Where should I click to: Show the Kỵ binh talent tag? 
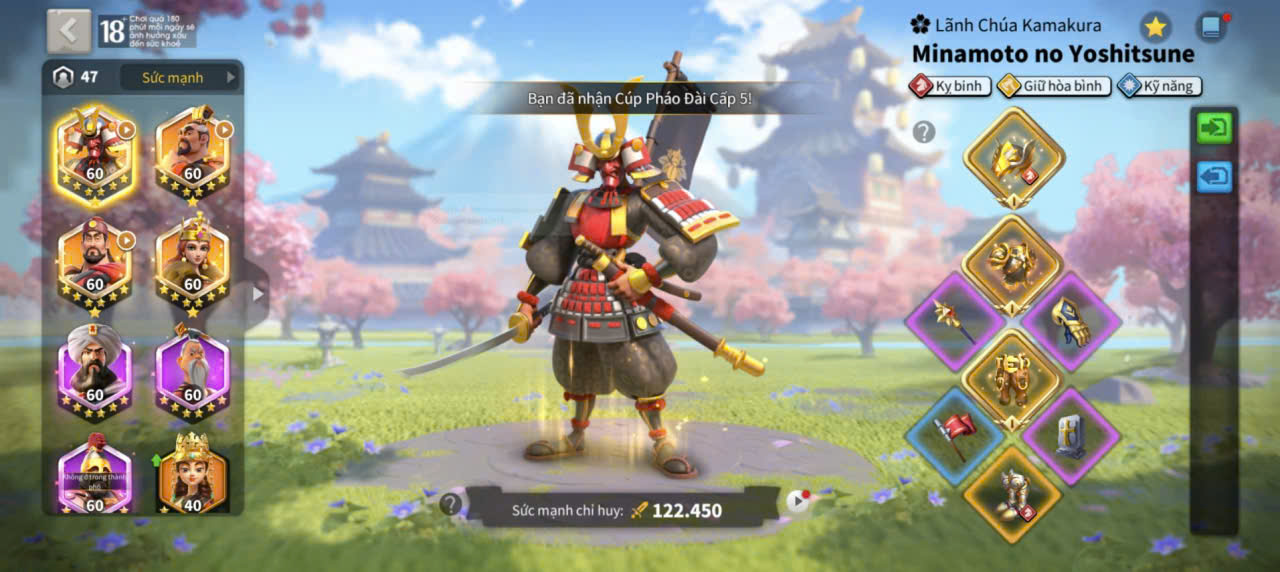click(x=949, y=86)
